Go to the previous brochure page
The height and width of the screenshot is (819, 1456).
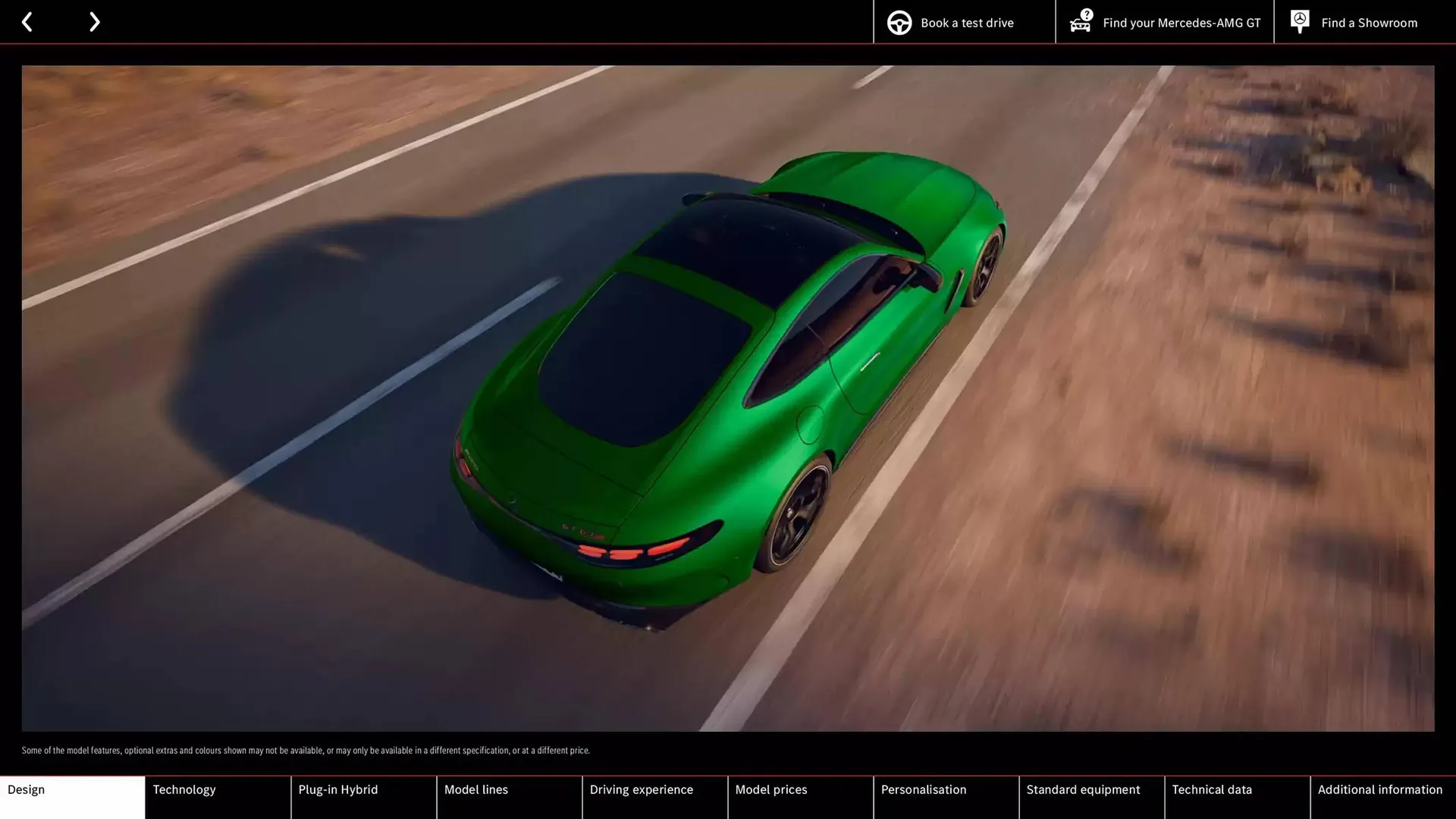point(27,22)
